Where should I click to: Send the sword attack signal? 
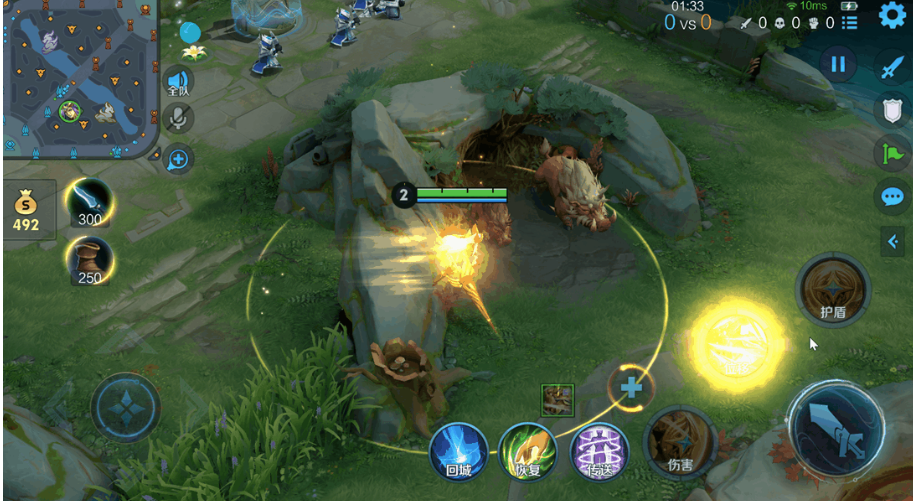[x=891, y=68]
